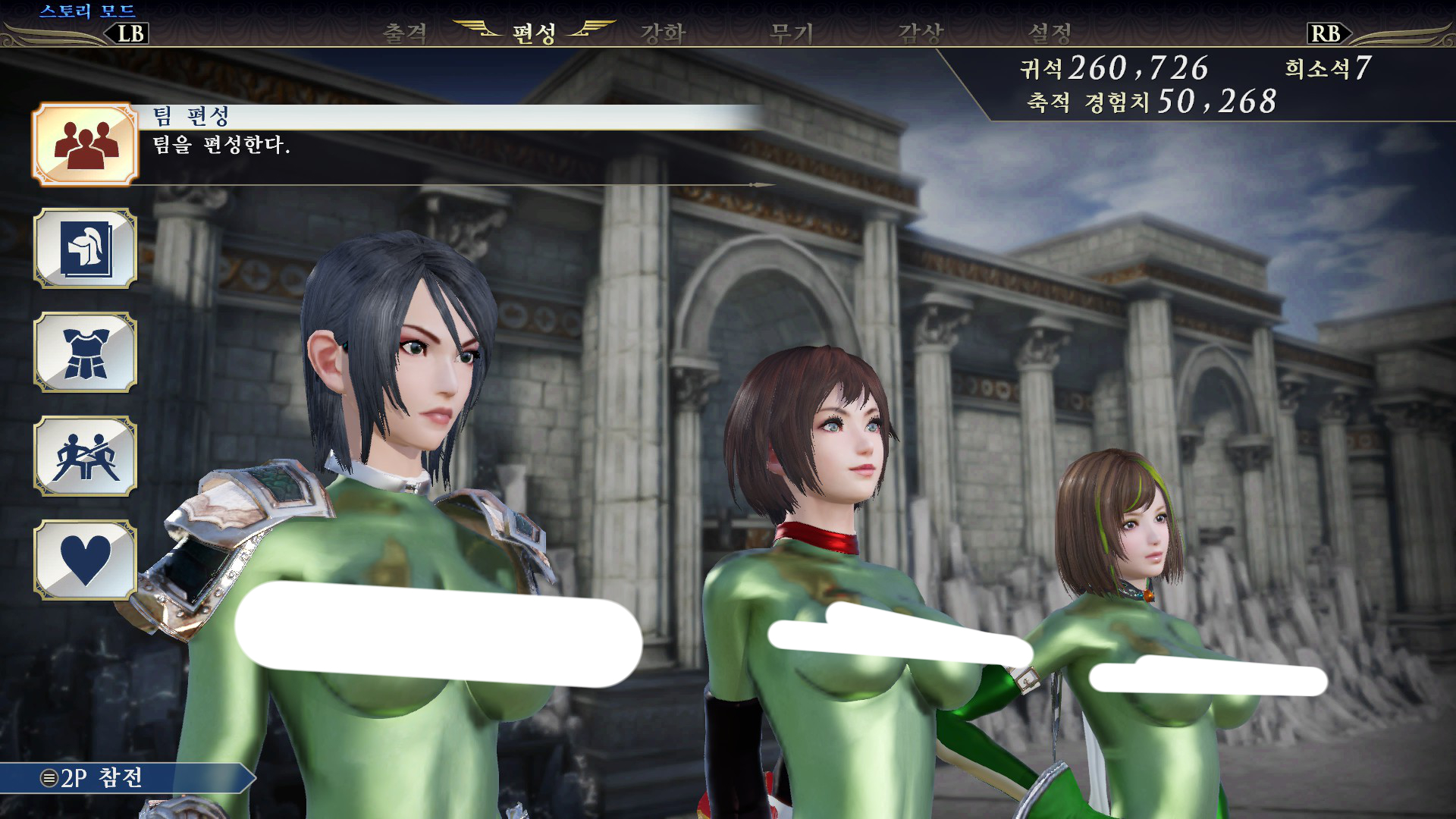1456x819 pixels.
Task: Open the 강화 tab
Action: pos(663,33)
